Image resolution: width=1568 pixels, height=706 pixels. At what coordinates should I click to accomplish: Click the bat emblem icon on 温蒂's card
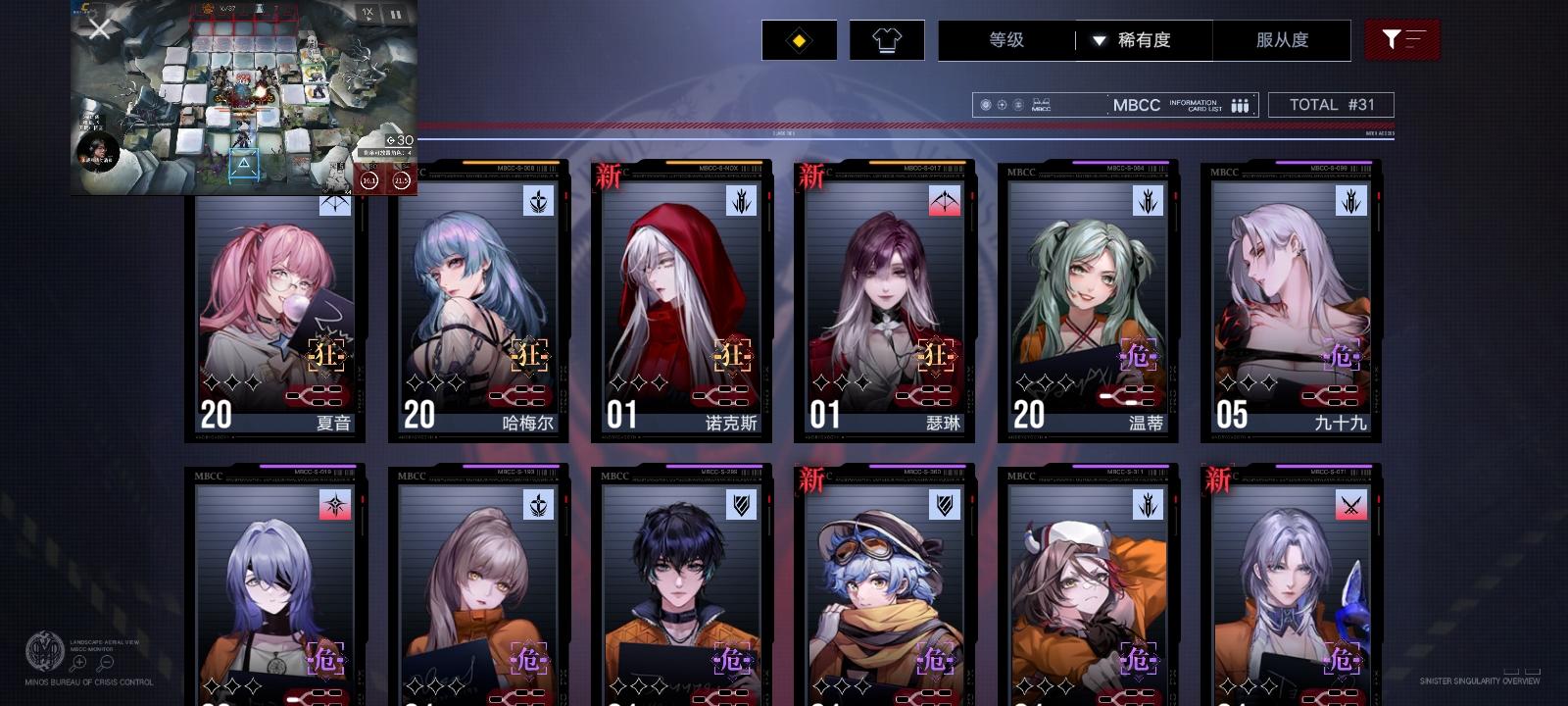click(x=1148, y=202)
